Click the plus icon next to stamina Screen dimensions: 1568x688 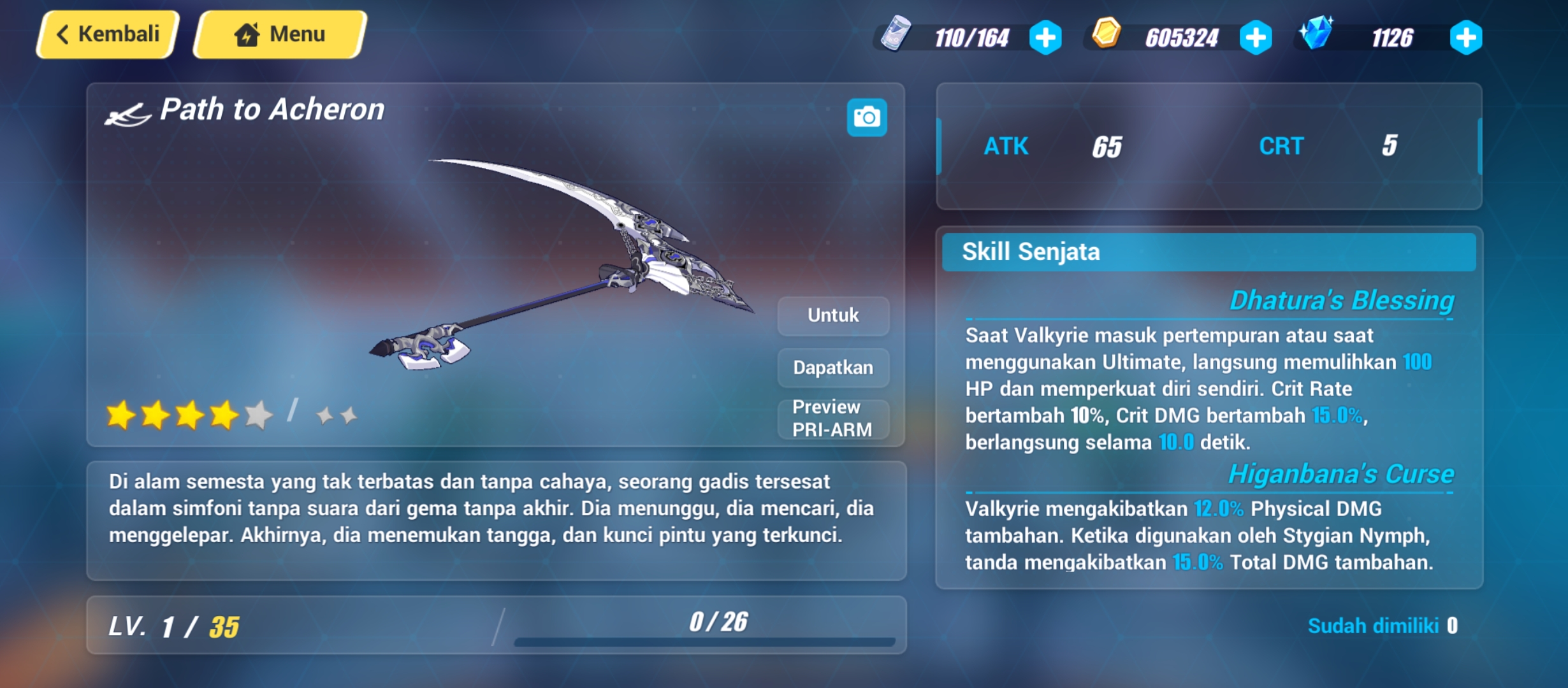(1049, 37)
